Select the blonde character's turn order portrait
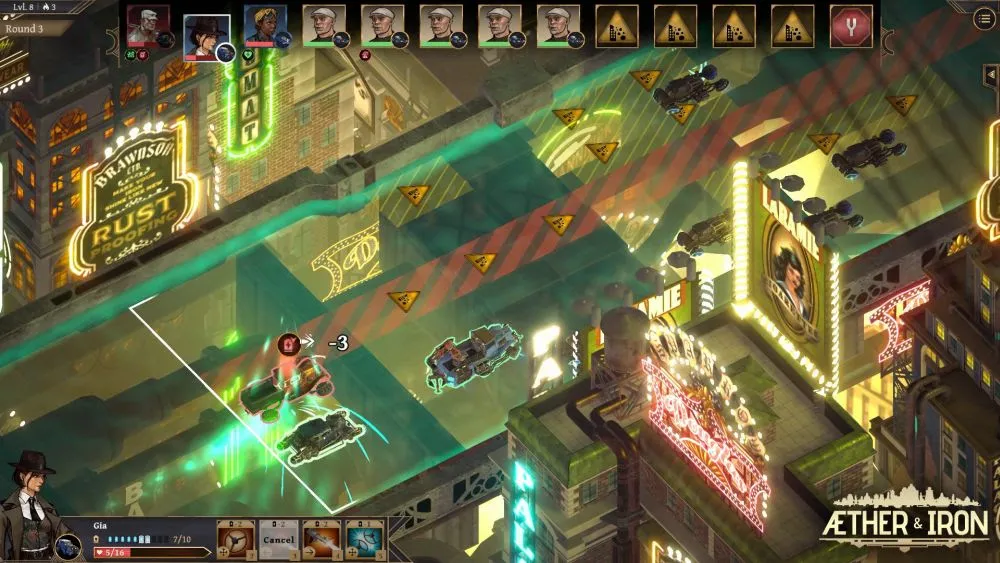Image resolution: width=1000 pixels, height=563 pixels. click(265, 26)
